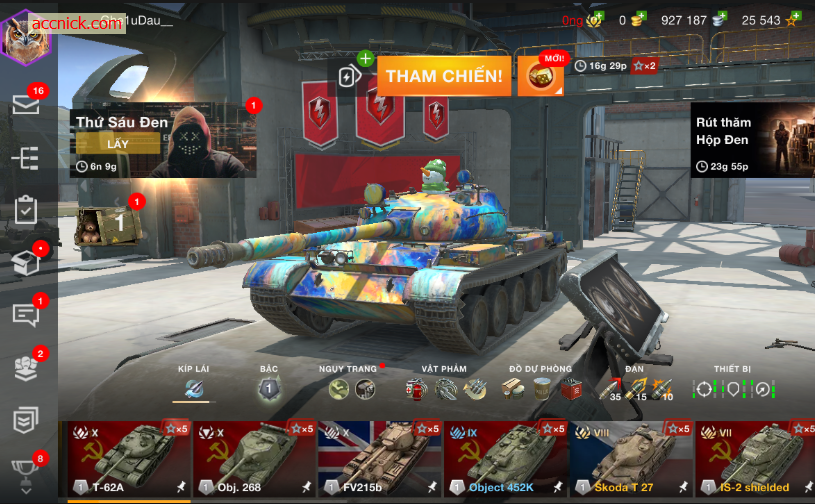The width and height of the screenshot is (815, 504).
Task: Select the Obj. 268 tank
Action: tap(254, 459)
